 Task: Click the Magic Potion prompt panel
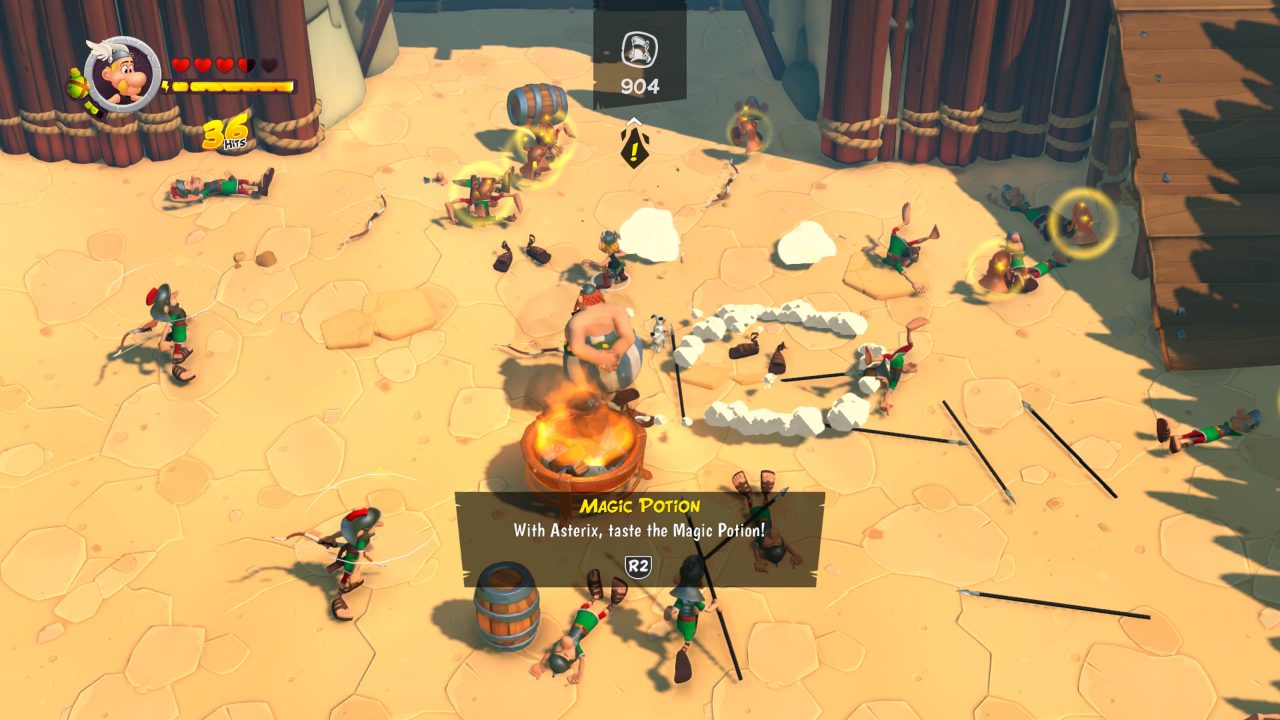[640, 538]
